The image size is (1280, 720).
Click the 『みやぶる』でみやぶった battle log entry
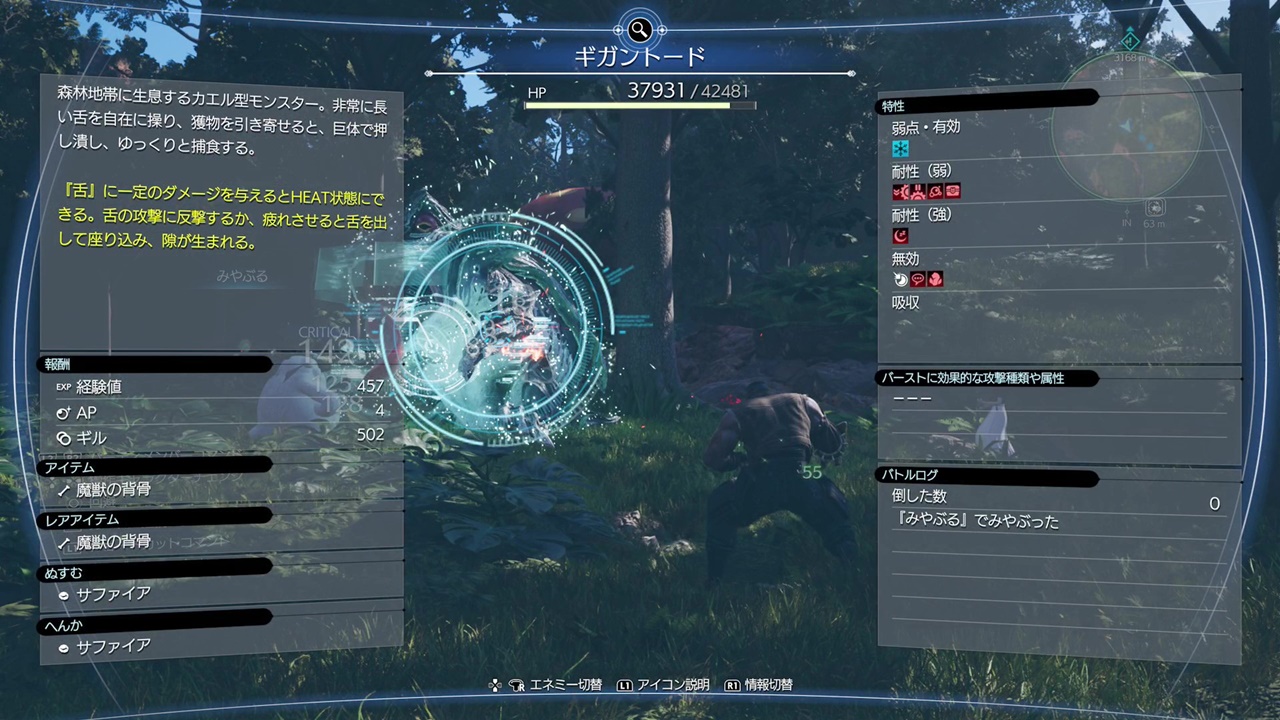point(976,521)
